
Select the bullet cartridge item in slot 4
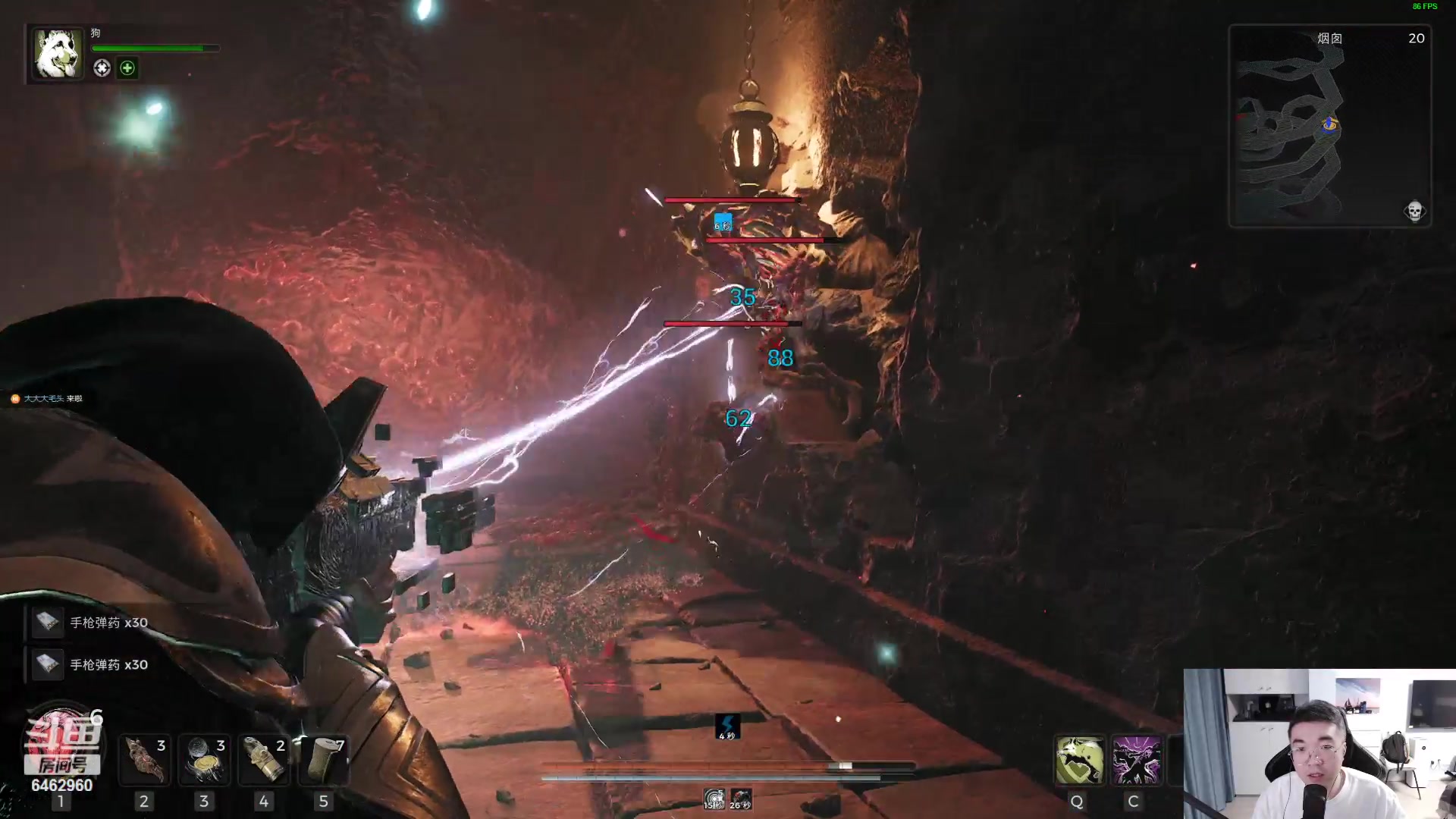(x=264, y=760)
